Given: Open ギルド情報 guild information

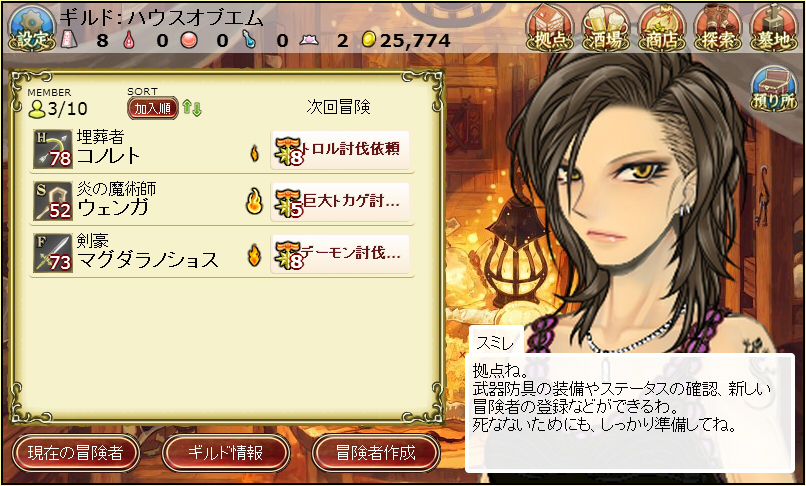Looking at the screenshot, I should point(226,453).
